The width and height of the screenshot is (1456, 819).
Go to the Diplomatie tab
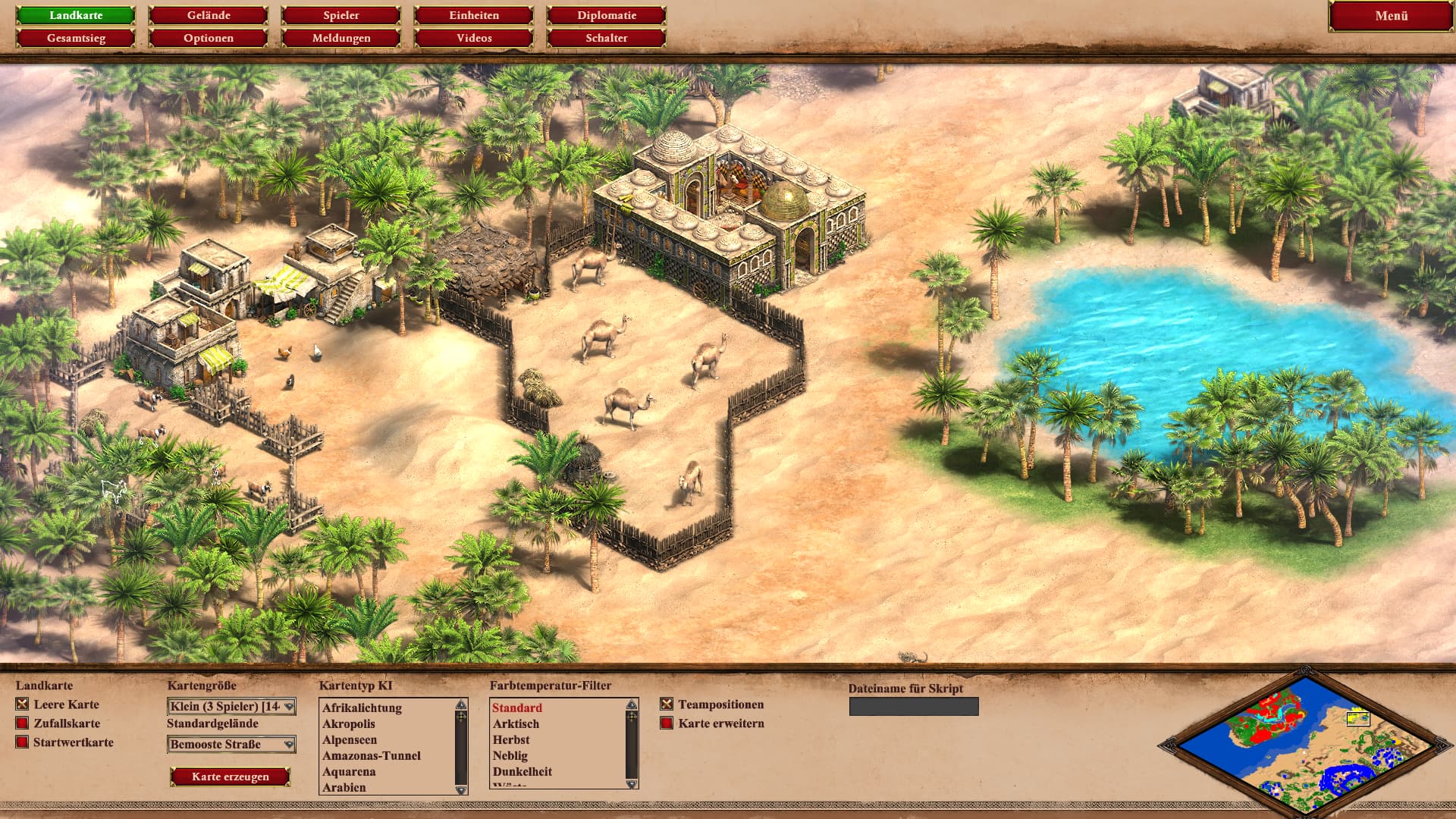607,15
